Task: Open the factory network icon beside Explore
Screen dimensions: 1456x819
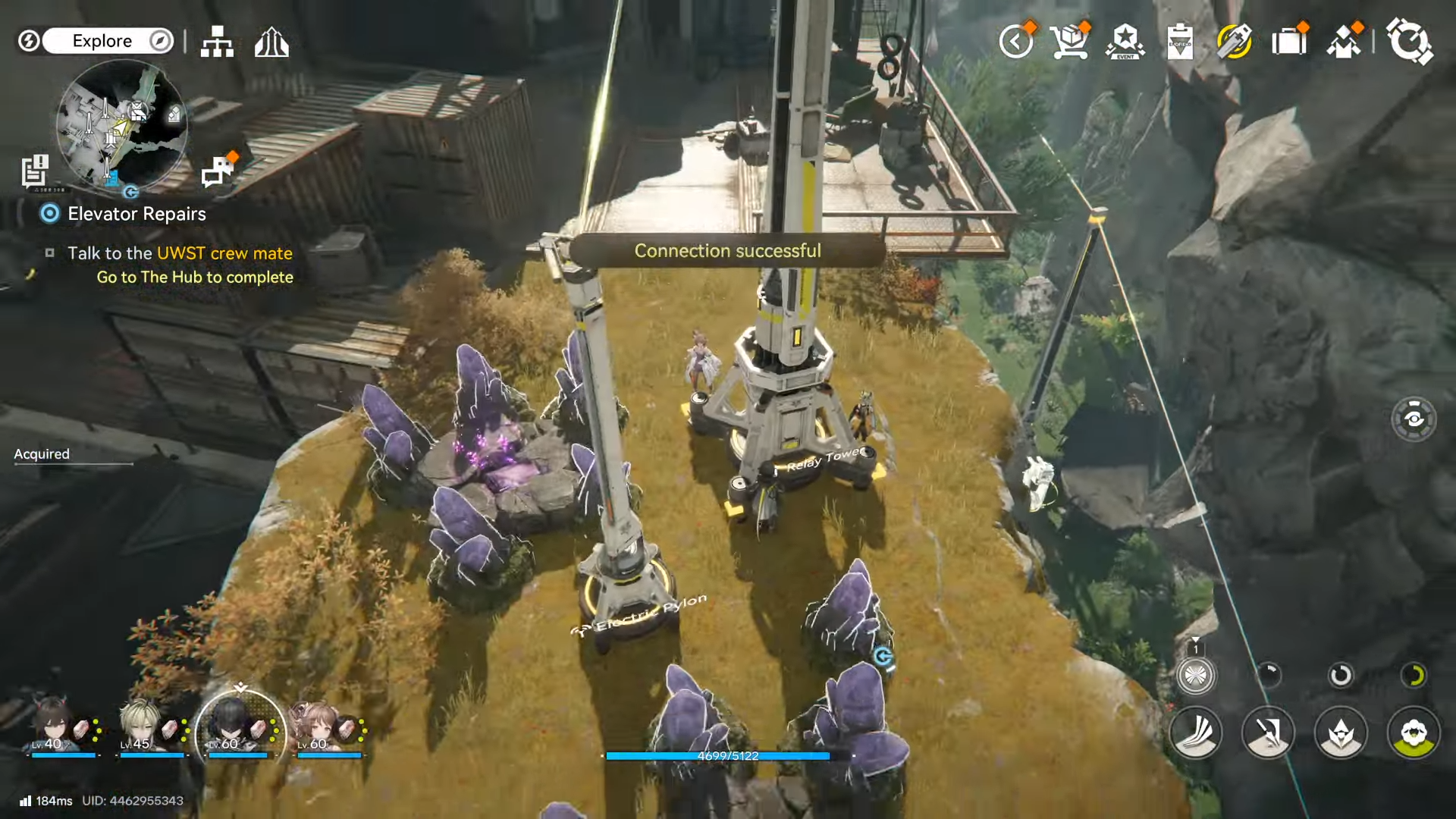Action: 217,43
